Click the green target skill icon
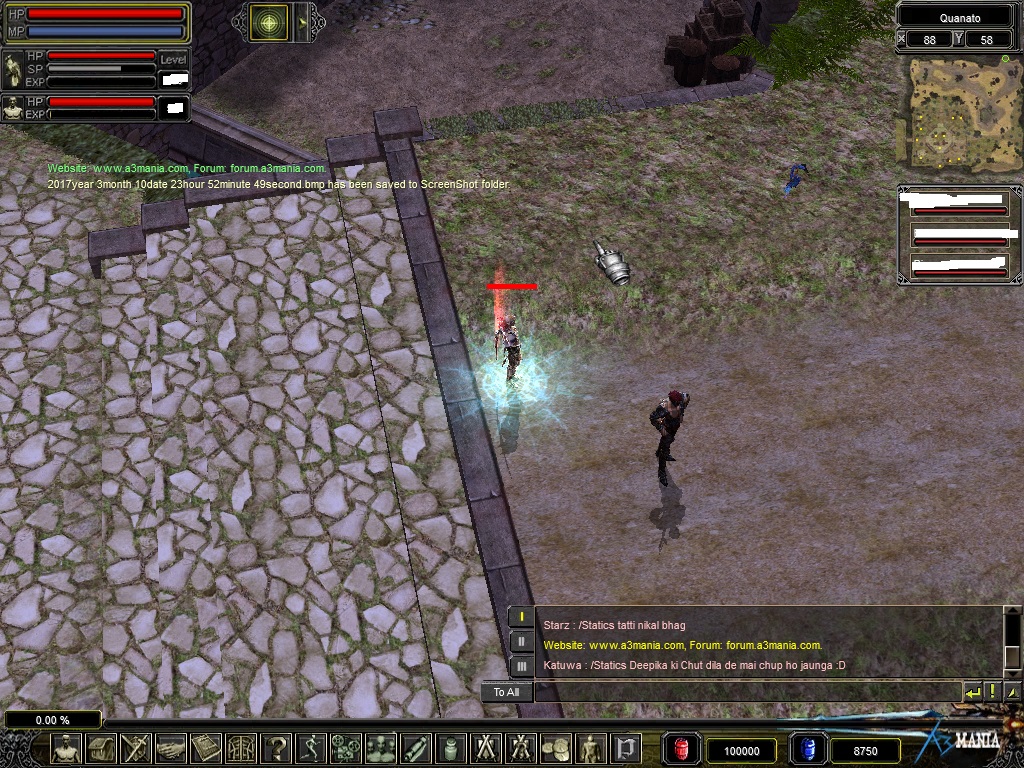Image resolution: width=1024 pixels, height=768 pixels. [268, 23]
